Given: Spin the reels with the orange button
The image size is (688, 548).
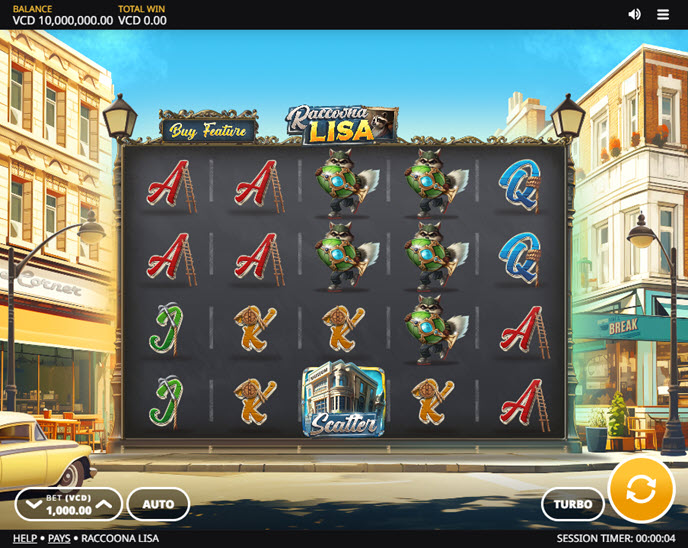Looking at the screenshot, I should pyautogui.click(x=641, y=489).
